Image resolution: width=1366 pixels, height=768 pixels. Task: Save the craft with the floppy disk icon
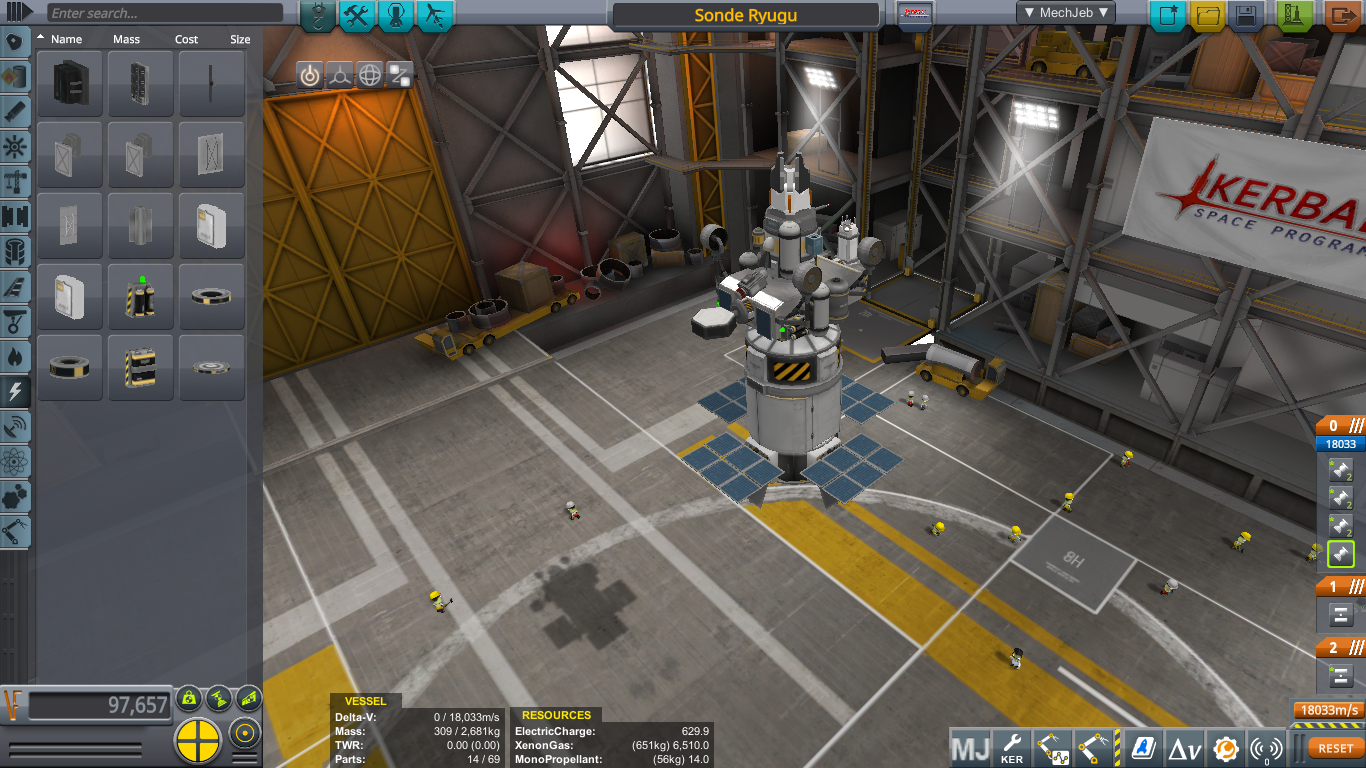(x=1246, y=15)
